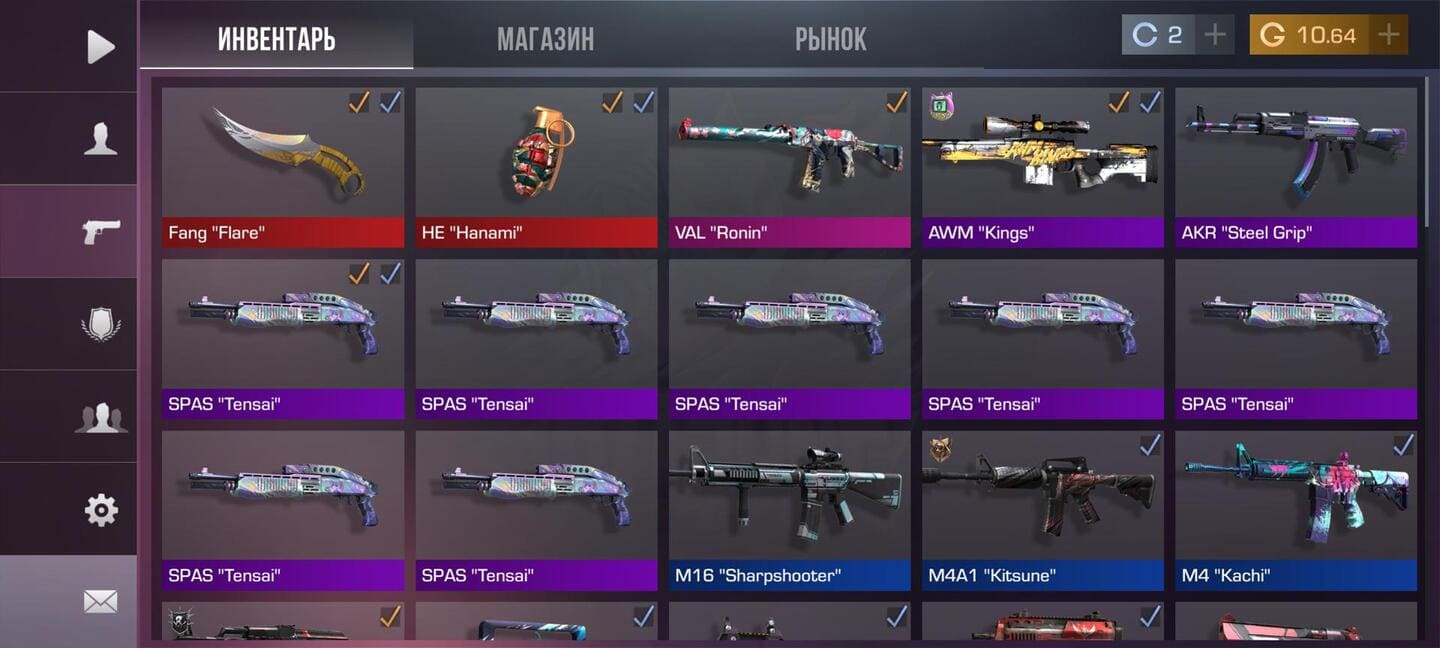Show the friends list sidebar icon
This screenshot has width=1440, height=648.
[100, 417]
